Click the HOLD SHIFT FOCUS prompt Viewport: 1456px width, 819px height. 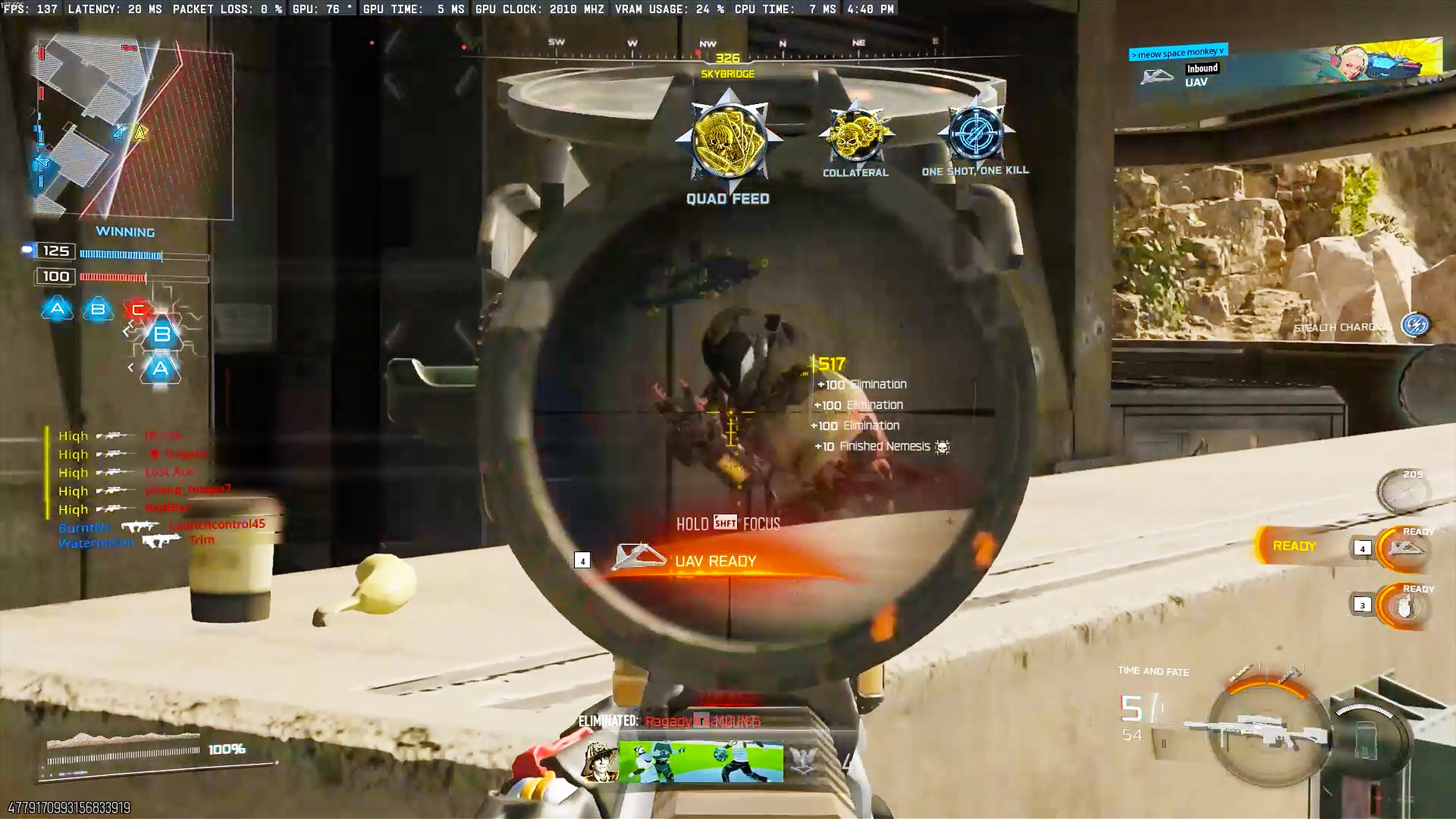point(728,523)
